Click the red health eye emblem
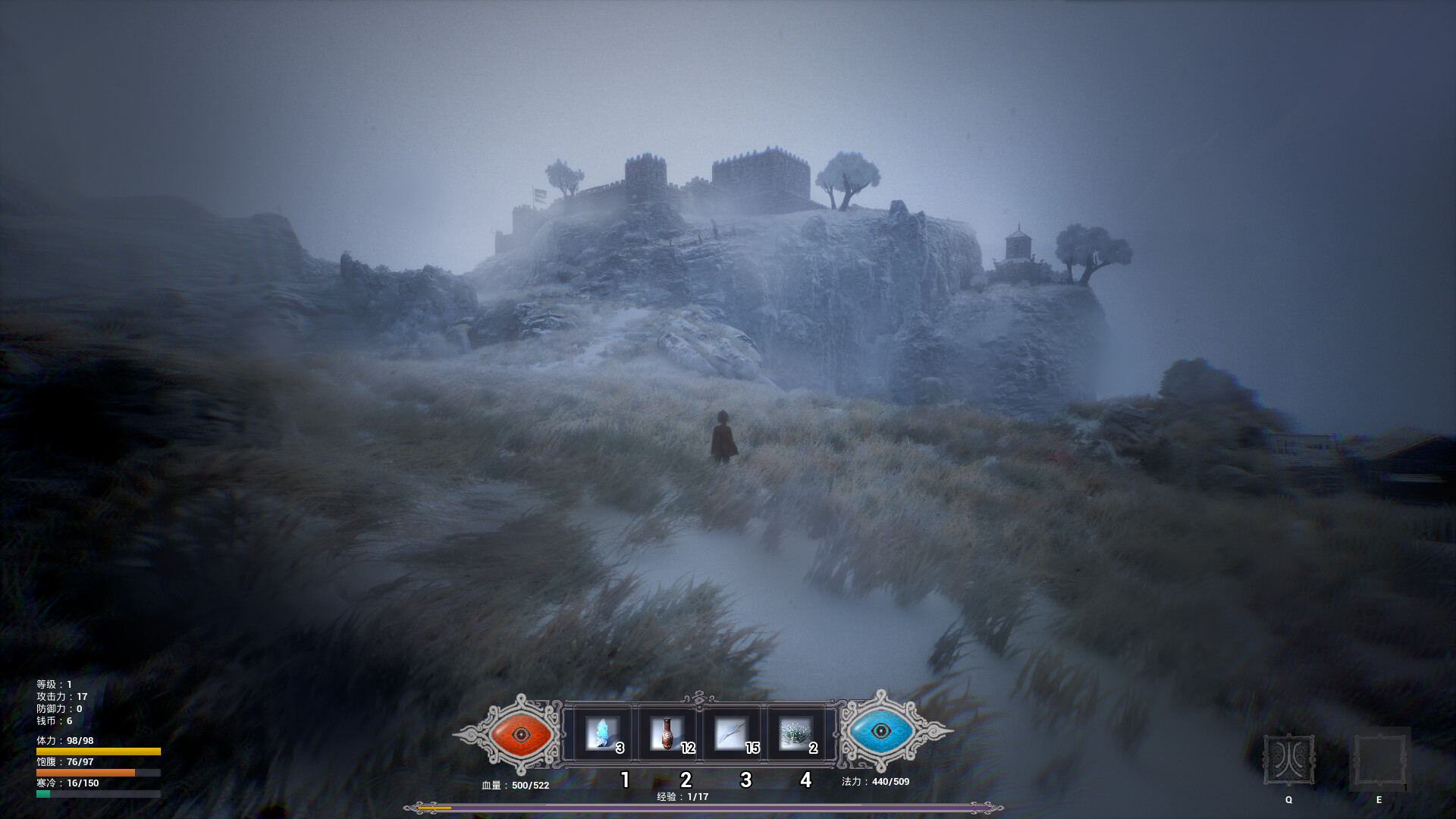Viewport: 1456px width, 819px height. click(520, 734)
